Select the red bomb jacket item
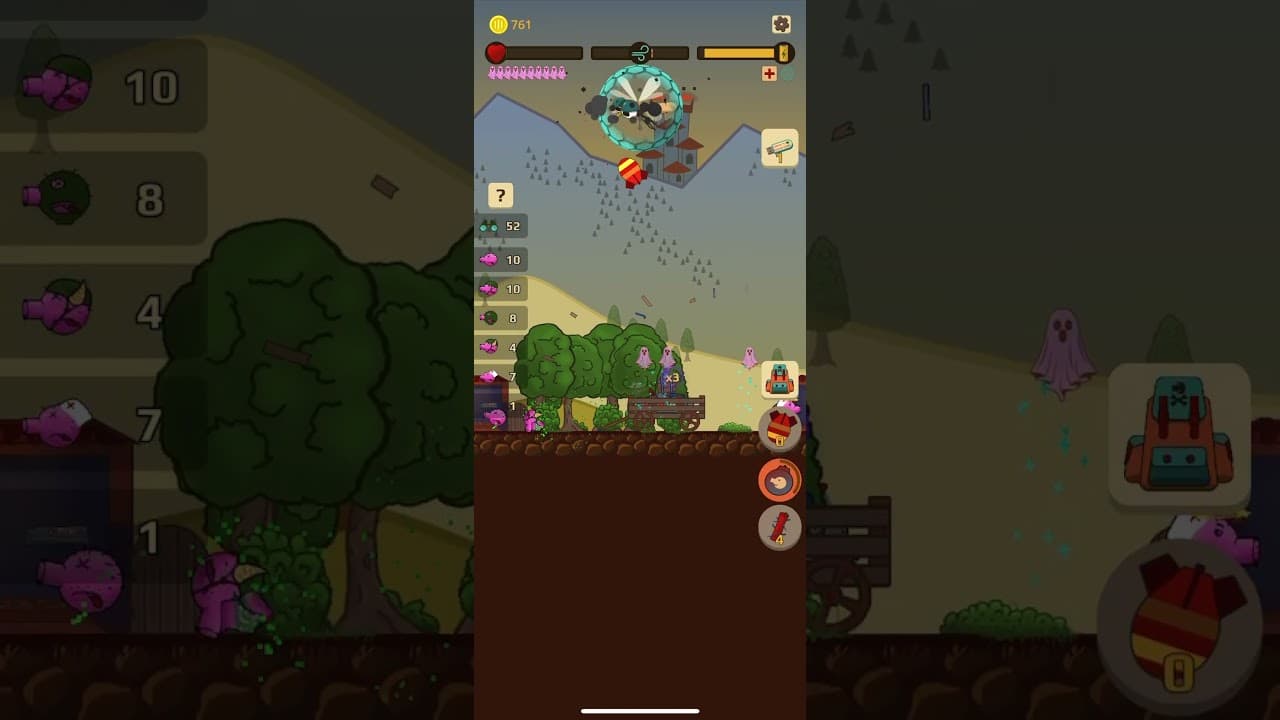Image resolution: width=1280 pixels, height=720 pixels. click(779, 429)
